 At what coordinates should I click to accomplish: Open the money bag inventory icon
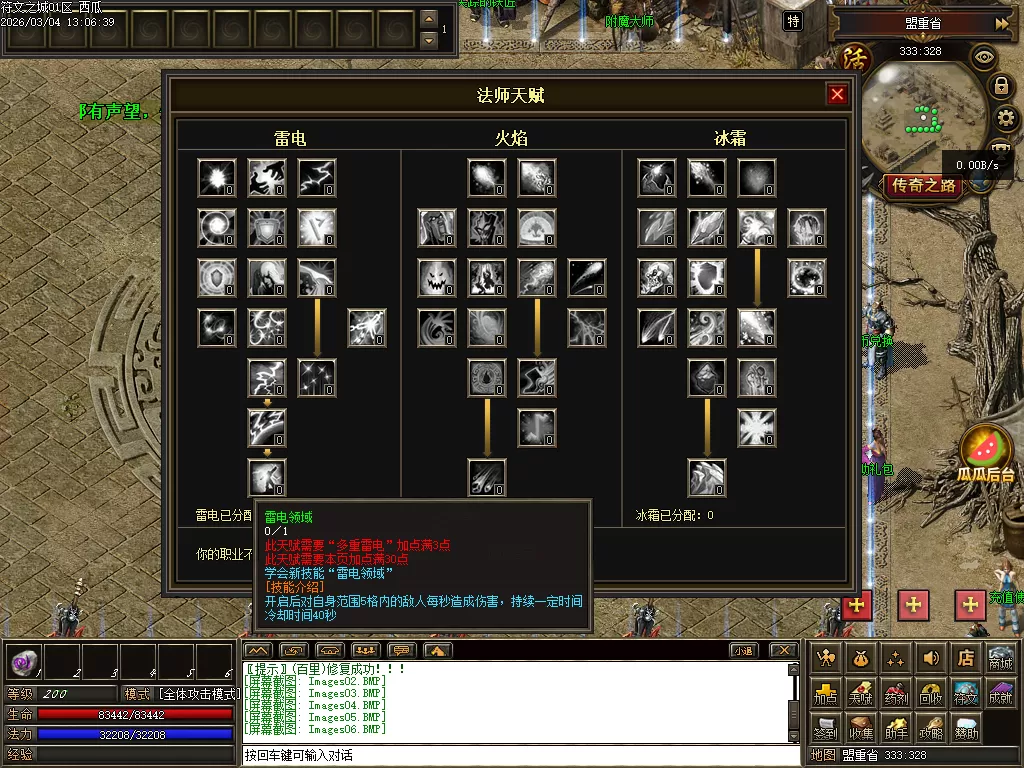coord(861,658)
